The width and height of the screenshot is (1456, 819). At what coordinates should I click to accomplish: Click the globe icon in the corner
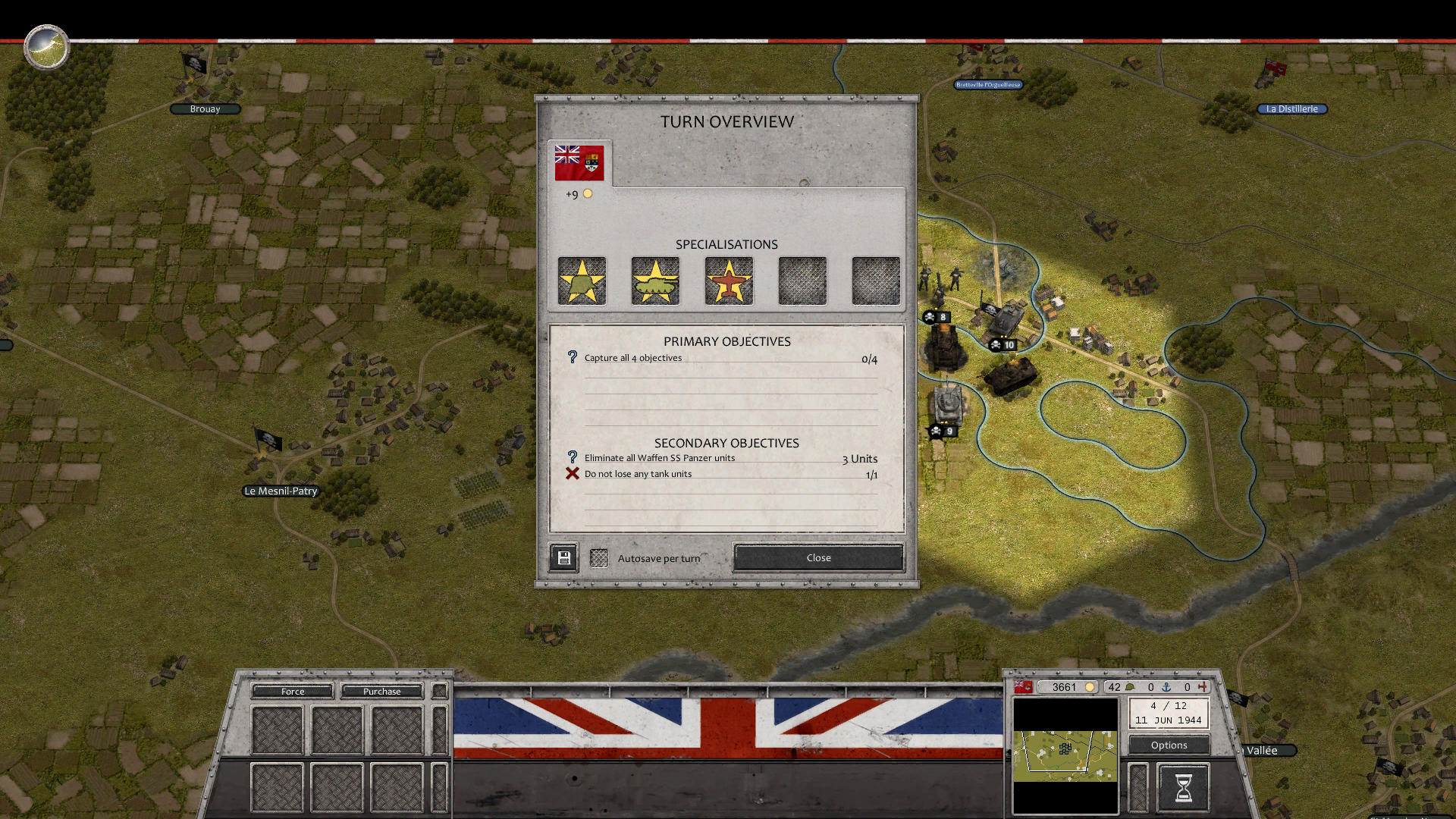point(46,47)
